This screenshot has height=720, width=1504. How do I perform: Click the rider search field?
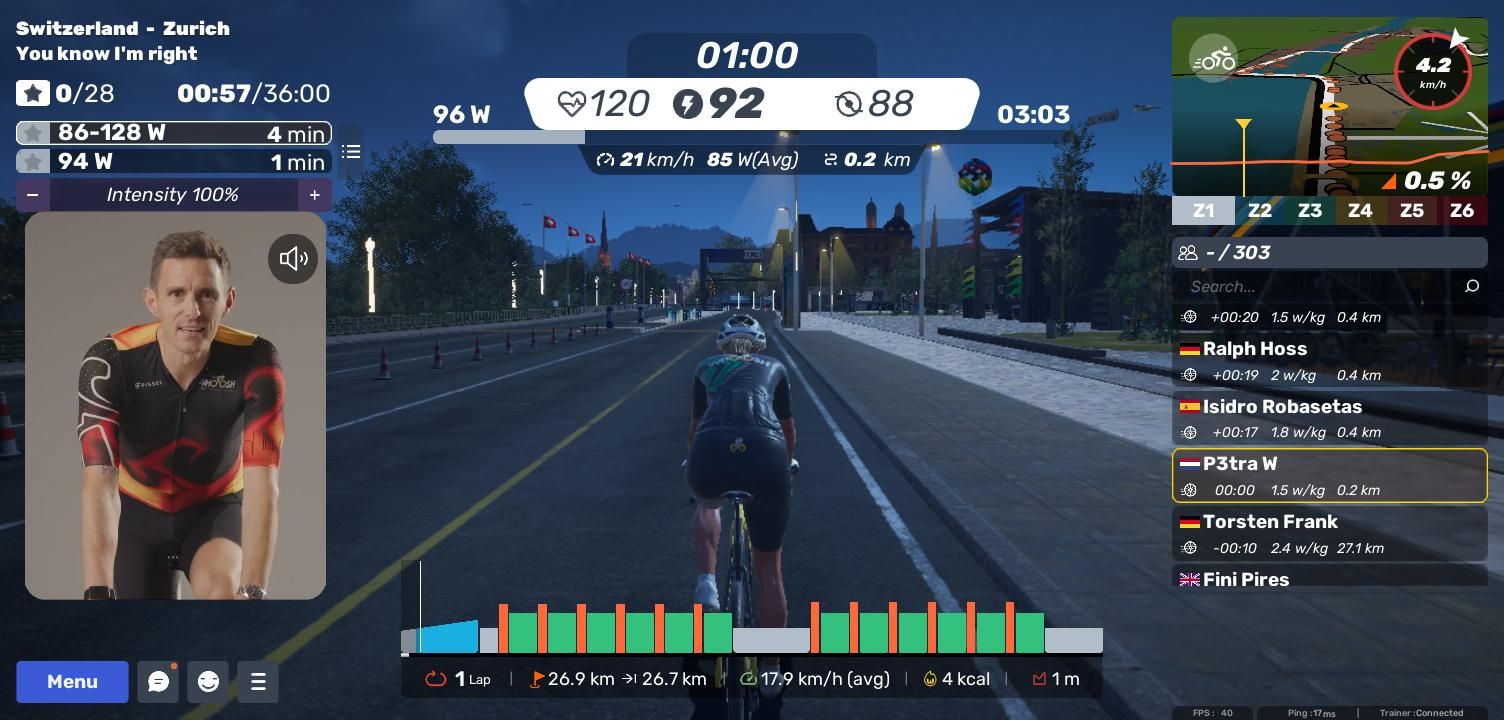point(1320,287)
